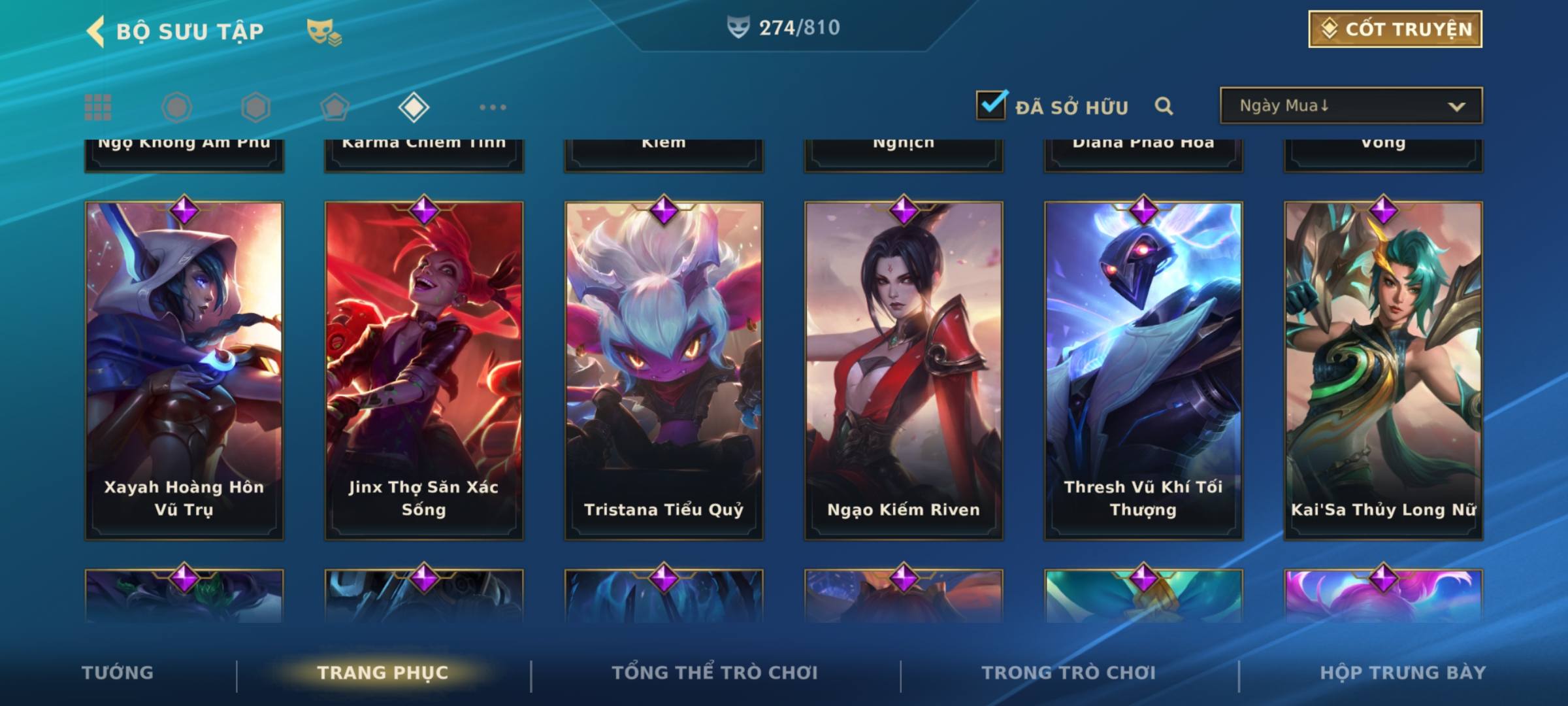View the Ngạo Kiếm Riven skin
Viewport: 1568px width, 706px height.
pyautogui.click(x=904, y=369)
